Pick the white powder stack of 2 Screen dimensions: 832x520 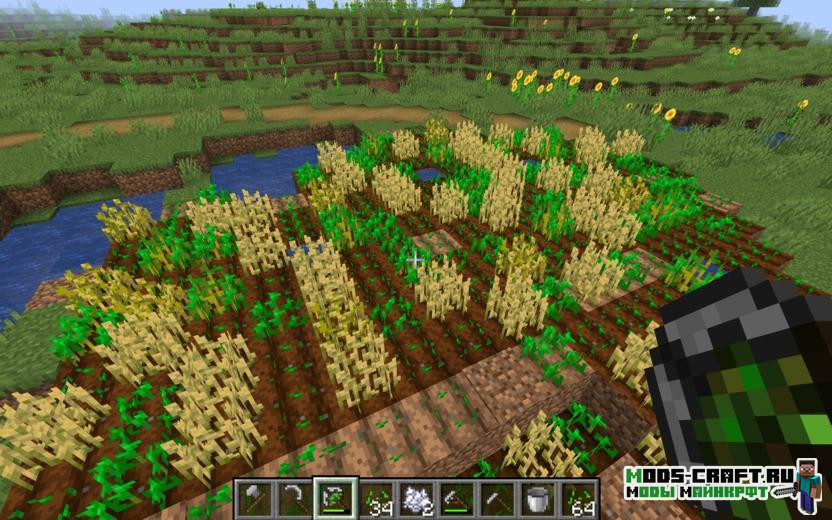[x=415, y=497]
